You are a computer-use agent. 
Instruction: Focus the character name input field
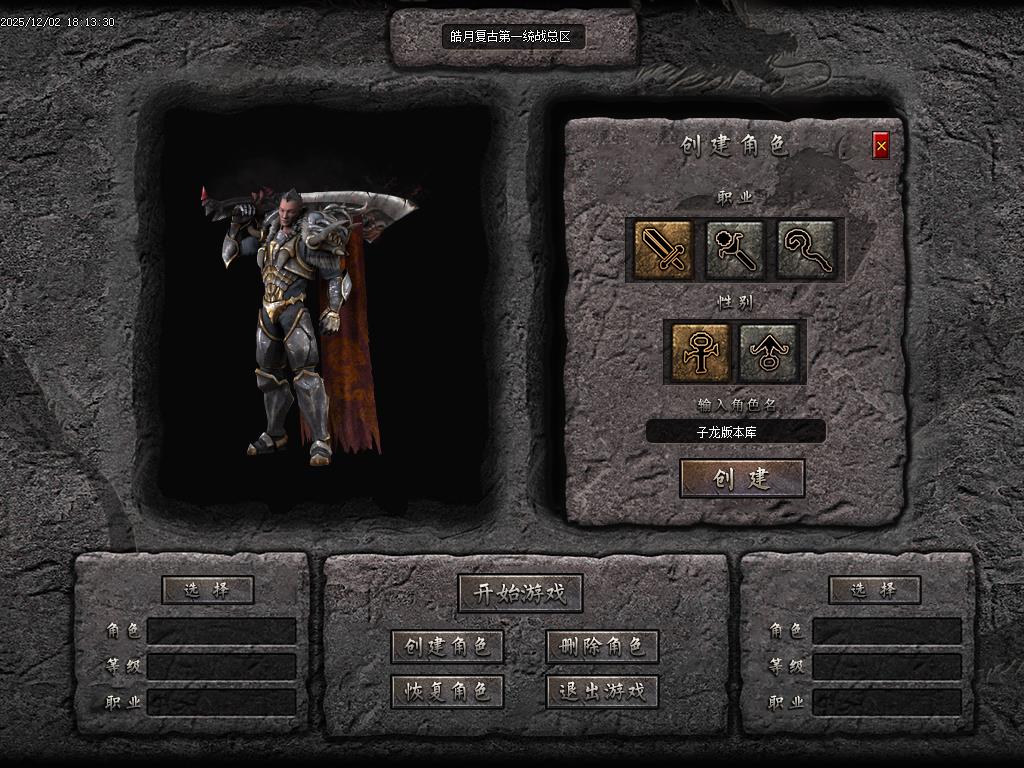[x=736, y=432]
